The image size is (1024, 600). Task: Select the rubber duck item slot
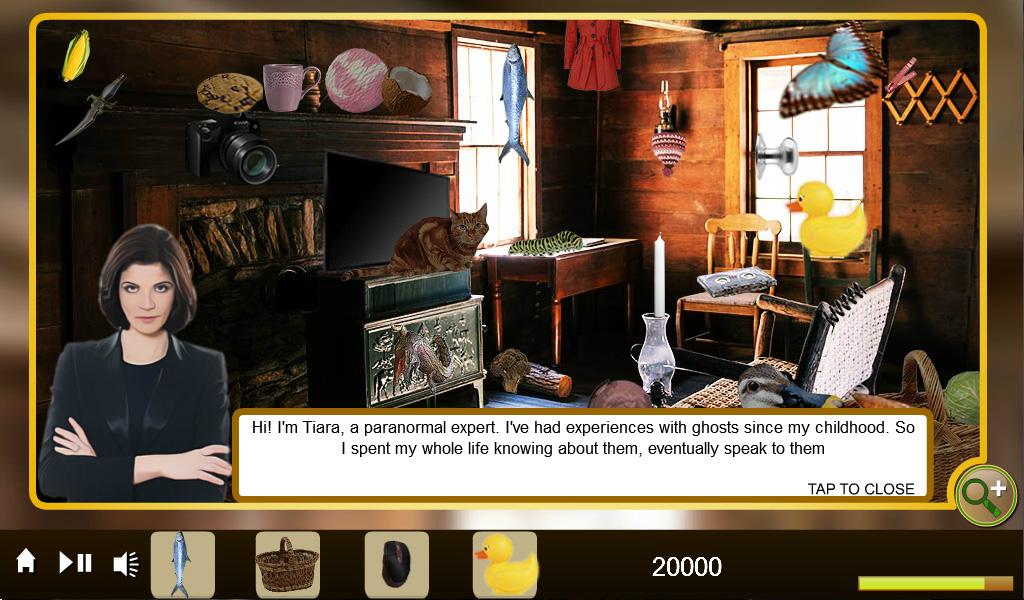[x=505, y=564]
